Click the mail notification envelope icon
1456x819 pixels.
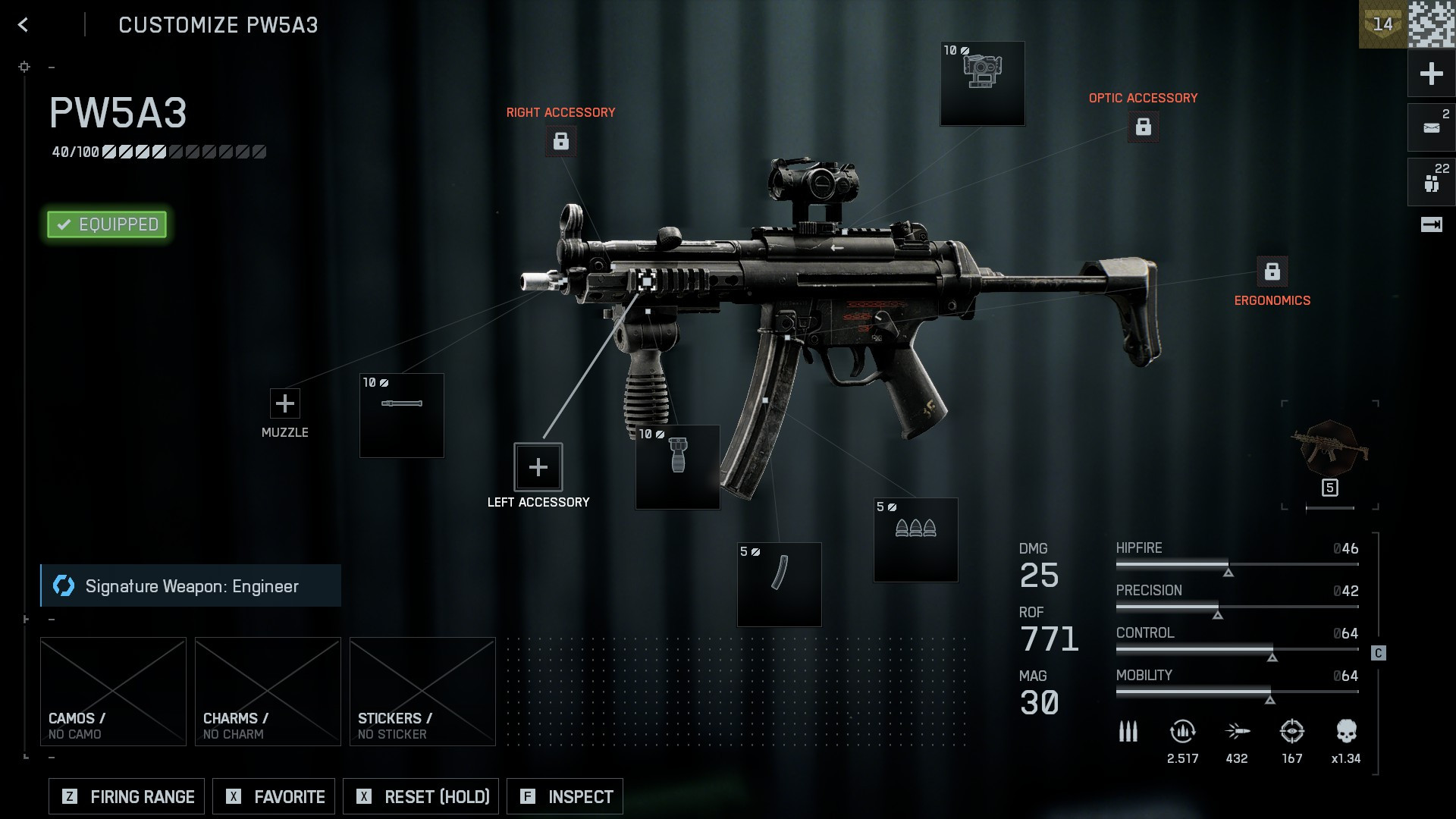[x=1429, y=127]
